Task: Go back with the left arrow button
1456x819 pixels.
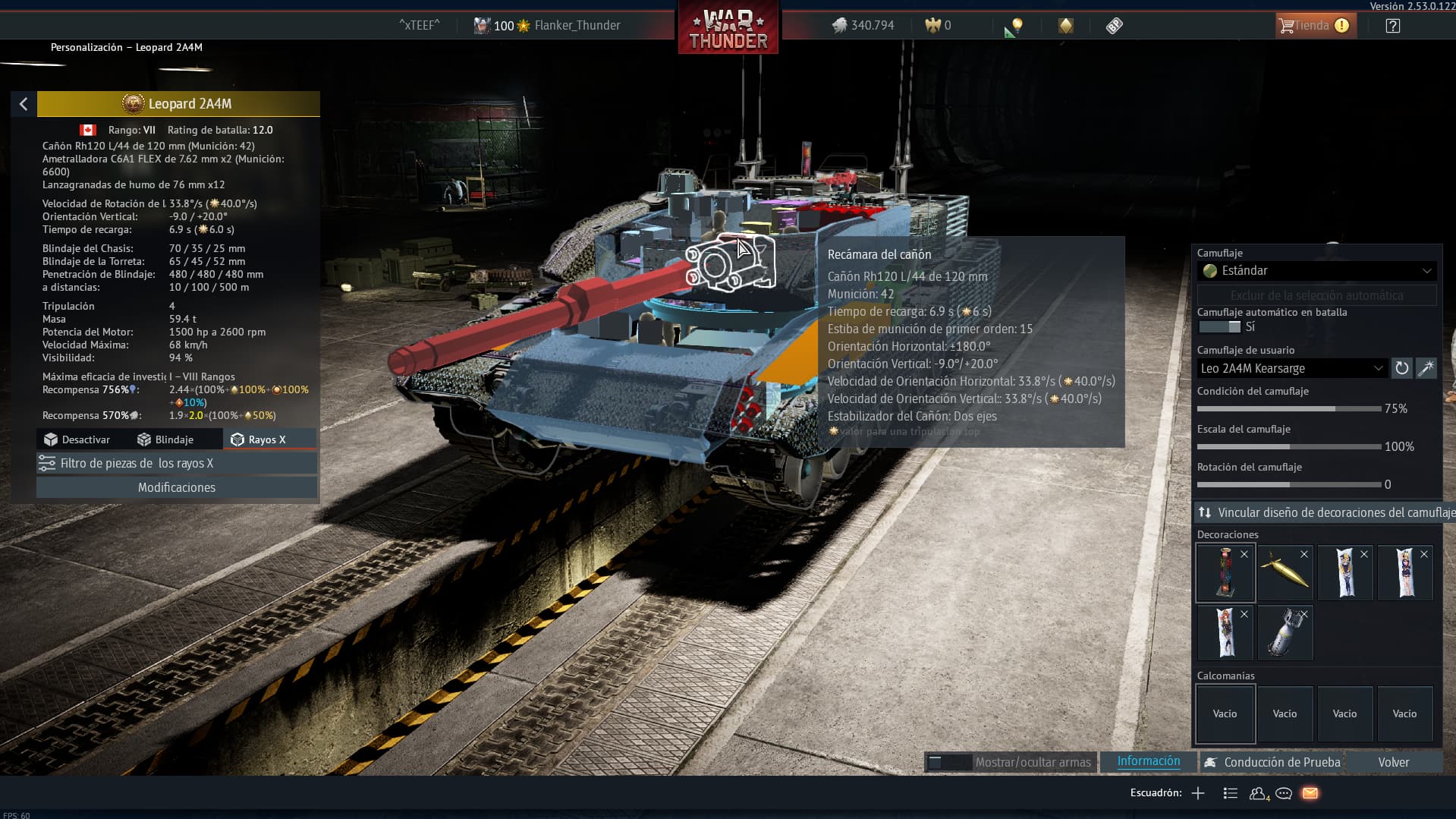Action: (24, 104)
